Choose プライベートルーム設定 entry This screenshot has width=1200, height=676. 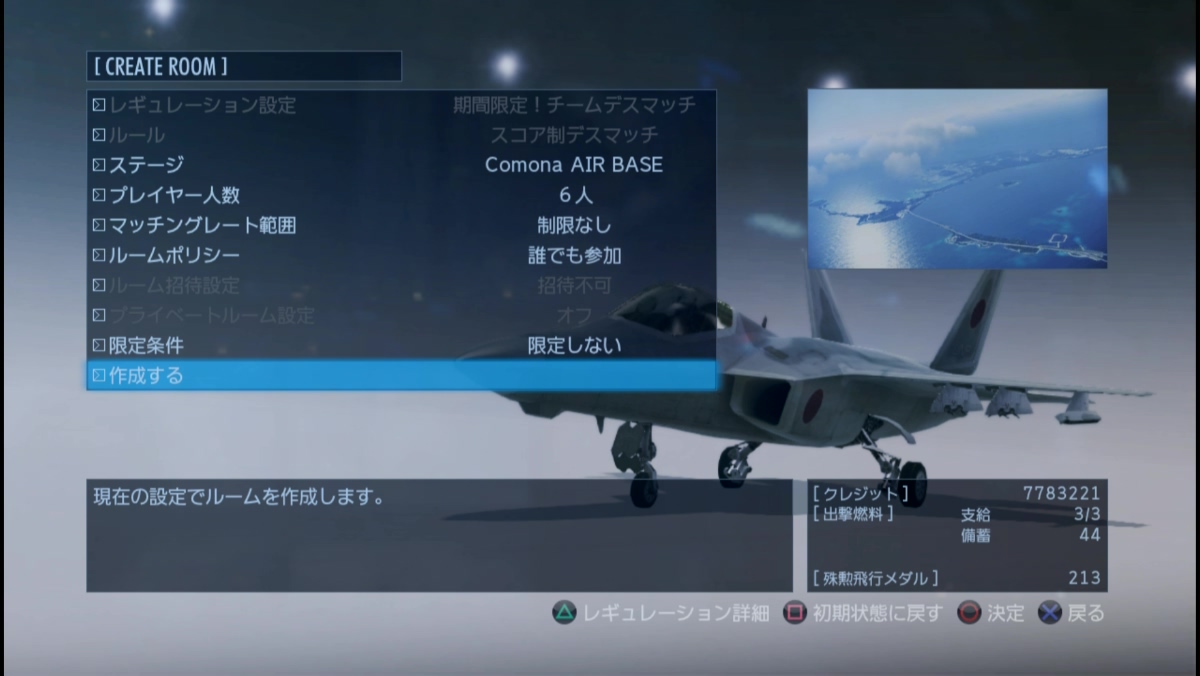[x=400, y=315]
